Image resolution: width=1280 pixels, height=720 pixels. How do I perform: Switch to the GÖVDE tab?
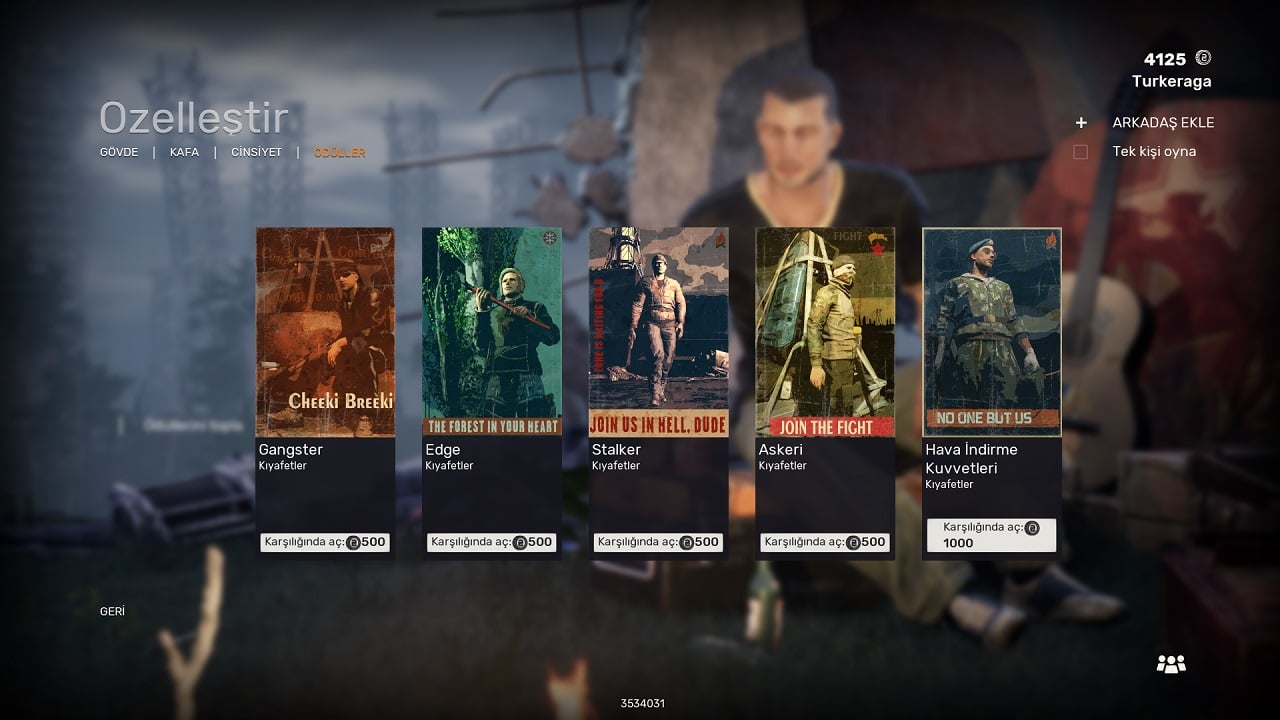coord(119,153)
